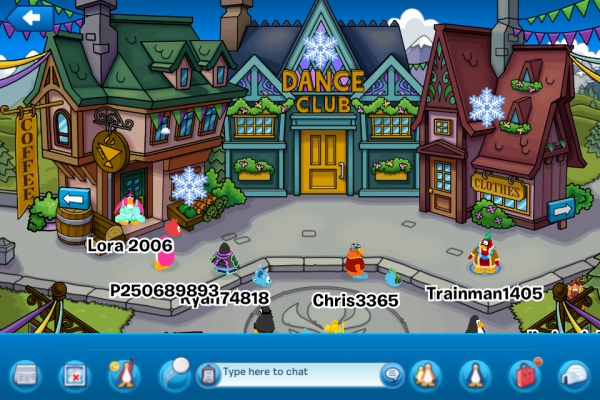
Task: Focus the 'Type here to chat' box
Action: [297, 373]
